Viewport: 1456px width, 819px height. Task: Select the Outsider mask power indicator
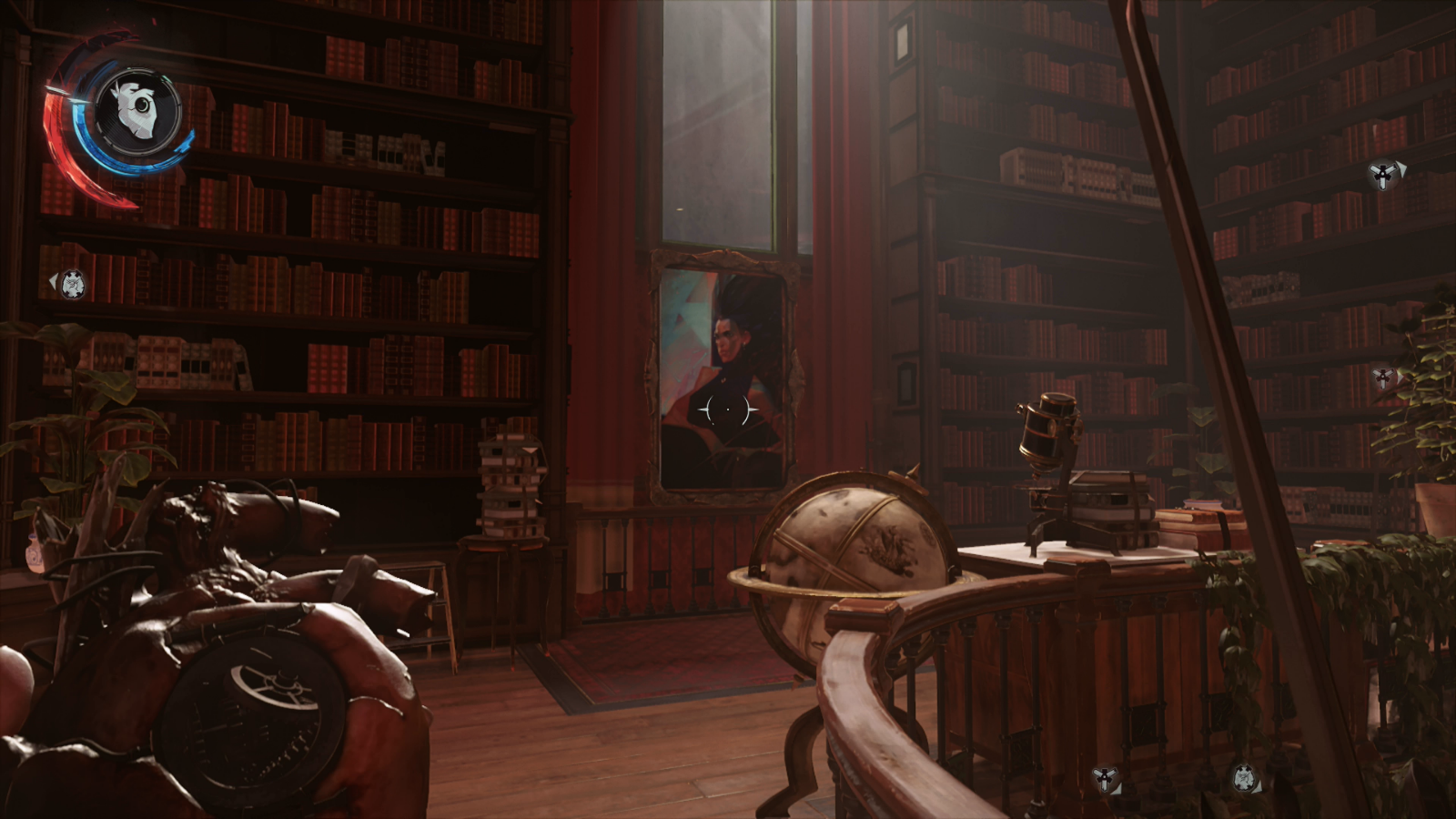(x=136, y=111)
